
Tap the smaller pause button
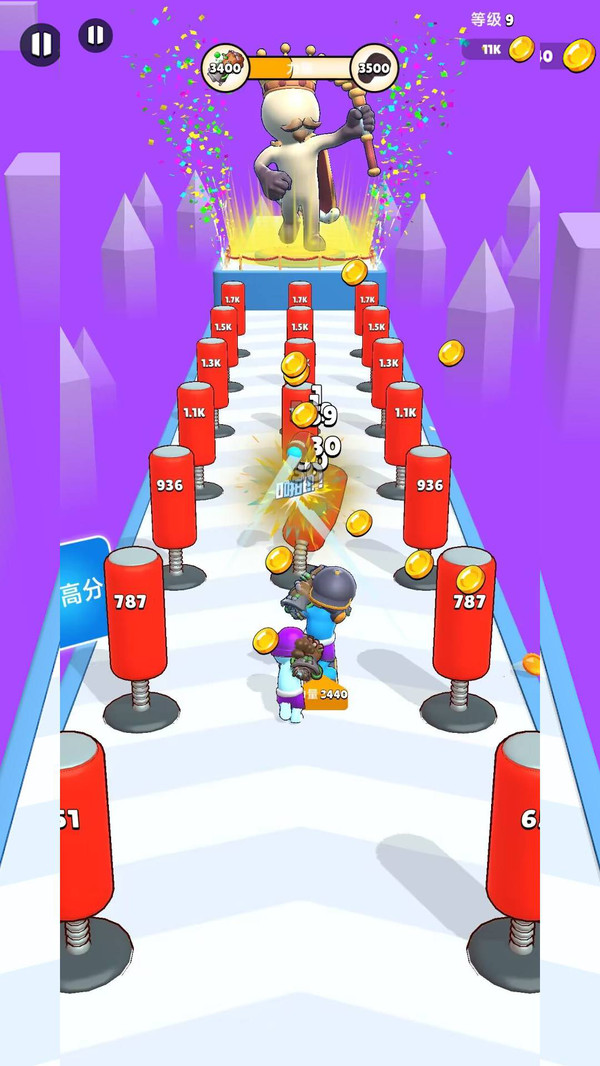click(95, 36)
